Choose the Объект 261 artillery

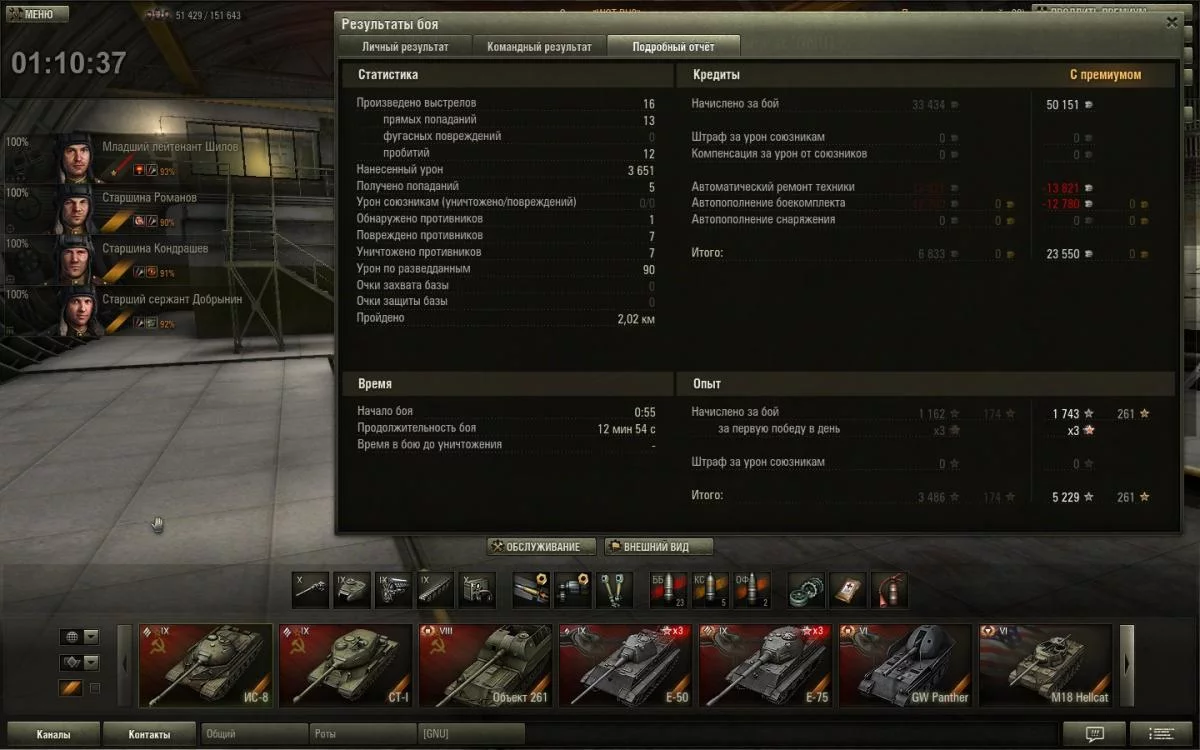485,665
